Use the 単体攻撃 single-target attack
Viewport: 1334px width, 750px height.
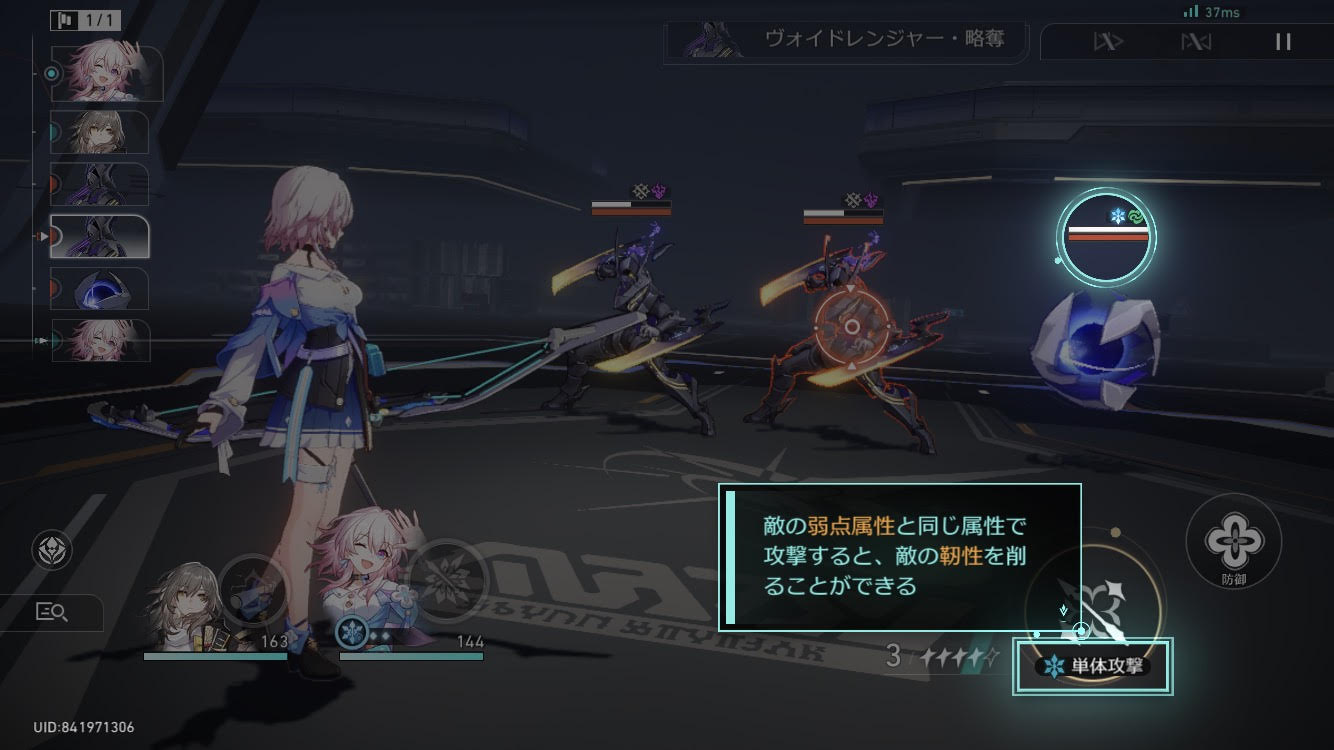pos(1092,666)
